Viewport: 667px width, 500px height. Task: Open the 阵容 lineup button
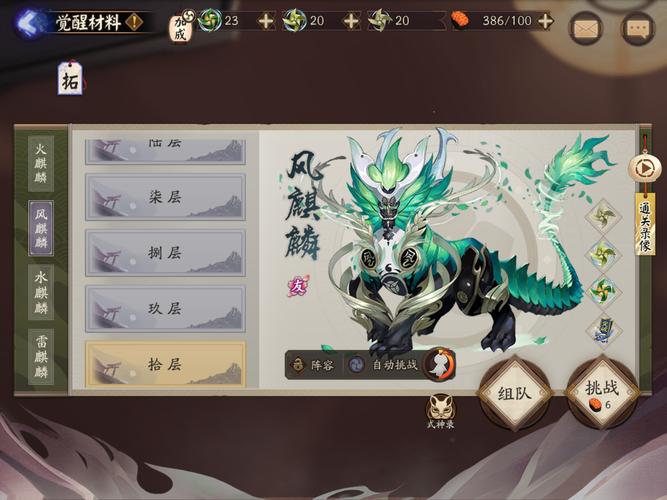(x=313, y=365)
